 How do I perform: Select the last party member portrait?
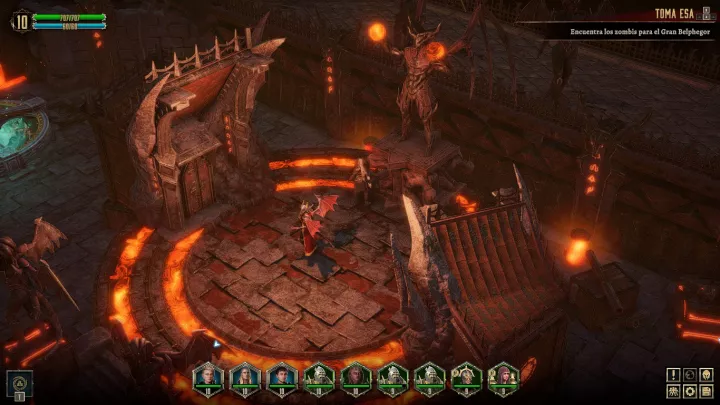(503, 376)
